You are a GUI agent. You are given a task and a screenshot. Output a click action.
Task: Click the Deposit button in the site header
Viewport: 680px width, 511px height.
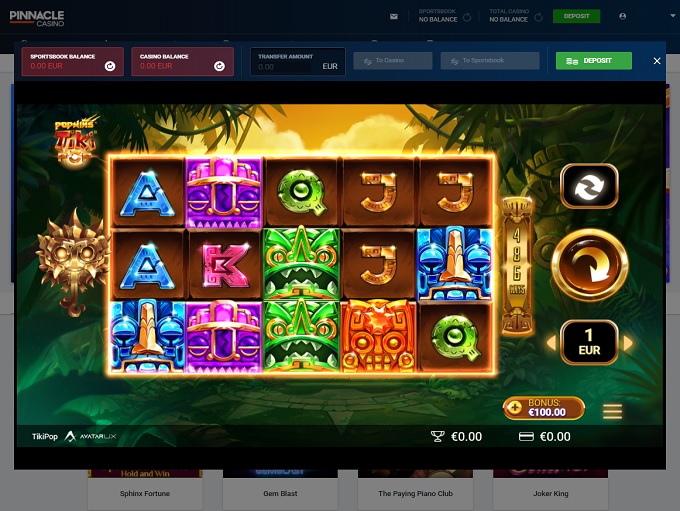pyautogui.click(x=576, y=16)
